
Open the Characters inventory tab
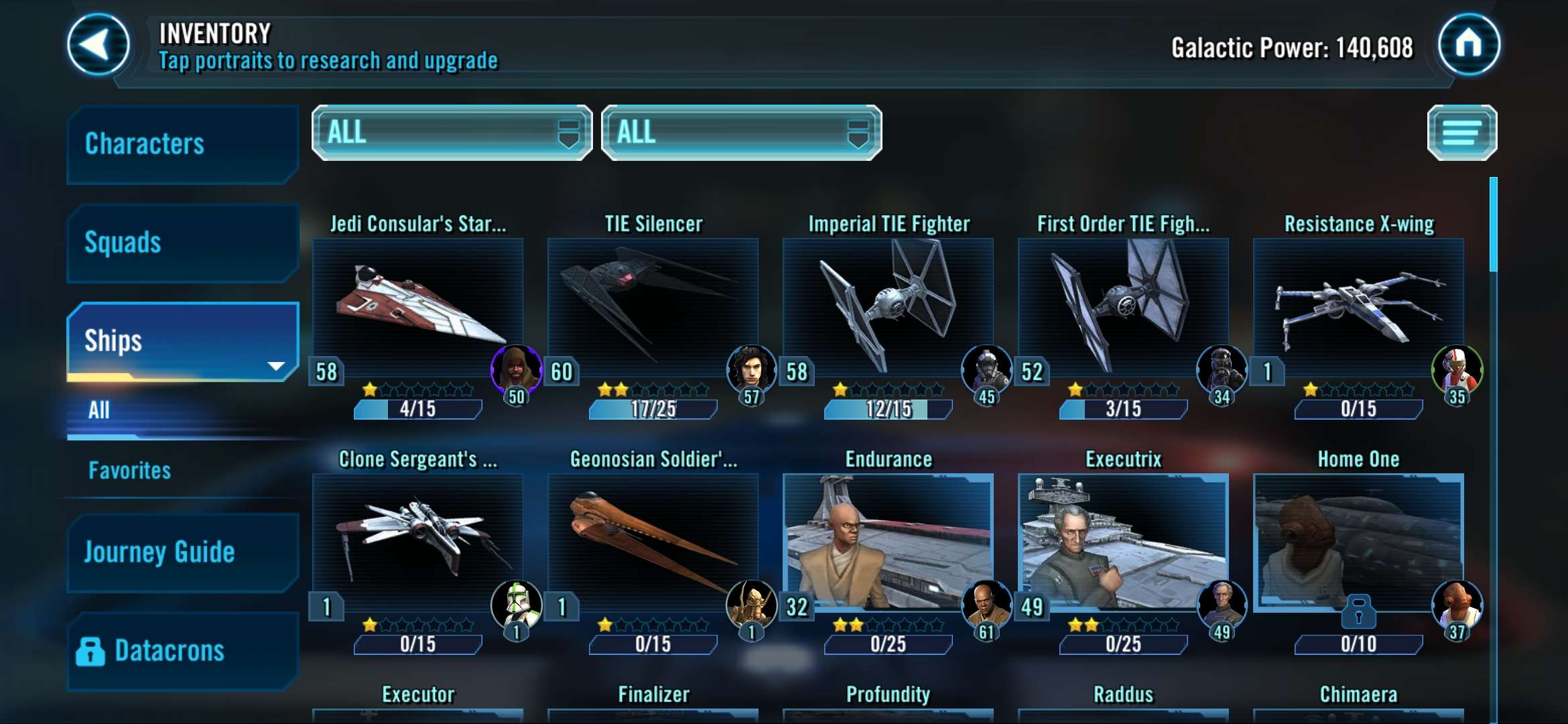(x=181, y=143)
